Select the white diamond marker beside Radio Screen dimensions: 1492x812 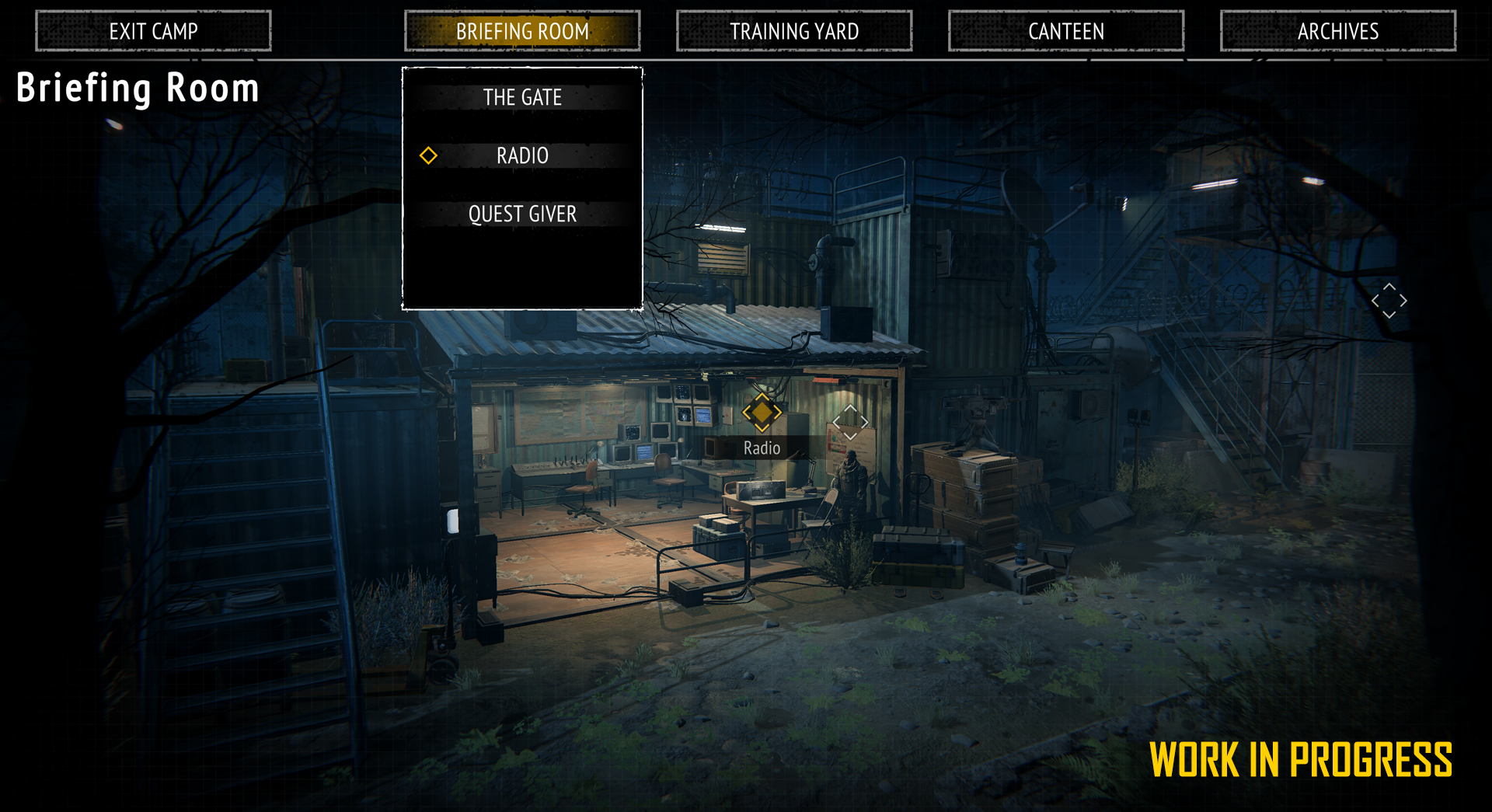tap(850, 422)
